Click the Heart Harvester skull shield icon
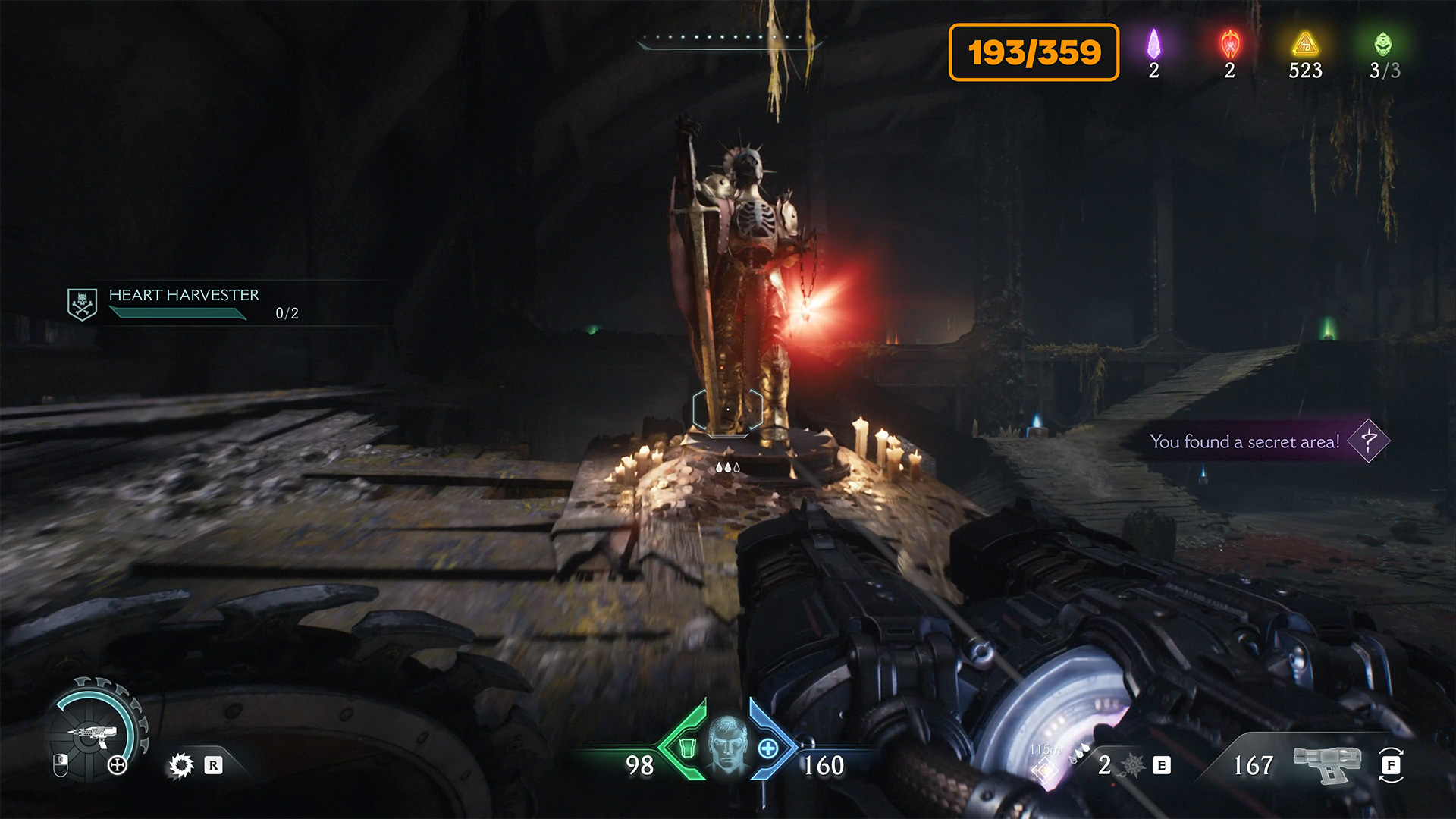 [82, 304]
